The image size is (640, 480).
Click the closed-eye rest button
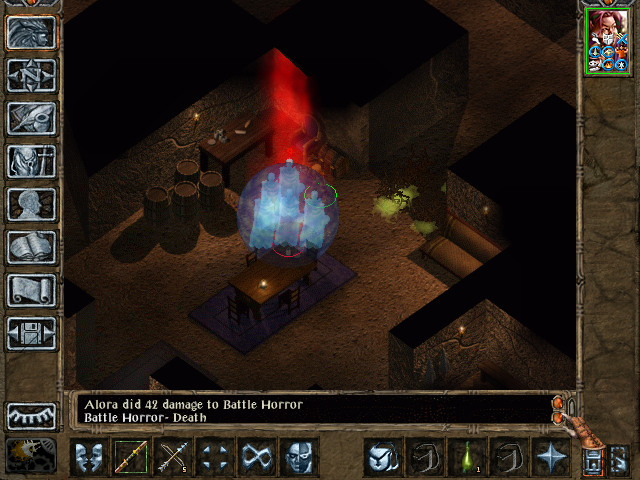click(x=32, y=415)
